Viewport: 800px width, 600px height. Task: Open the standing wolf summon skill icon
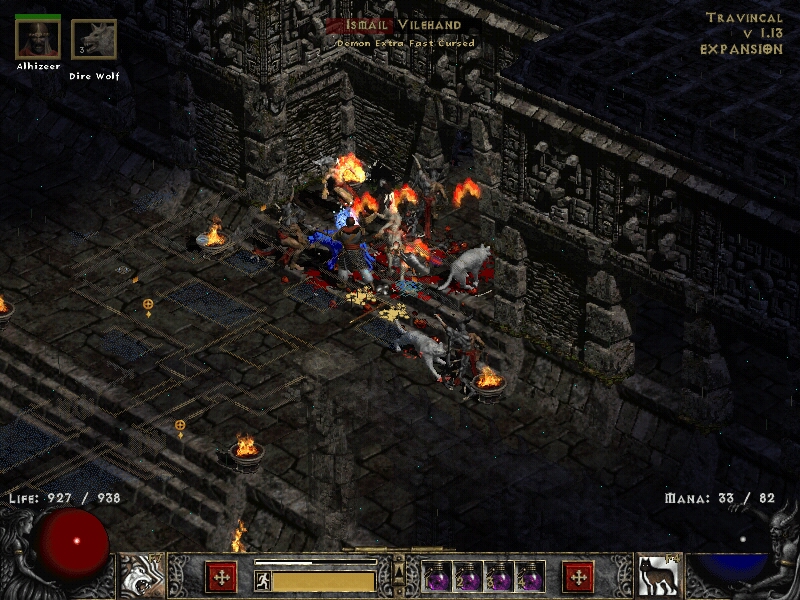(x=659, y=576)
